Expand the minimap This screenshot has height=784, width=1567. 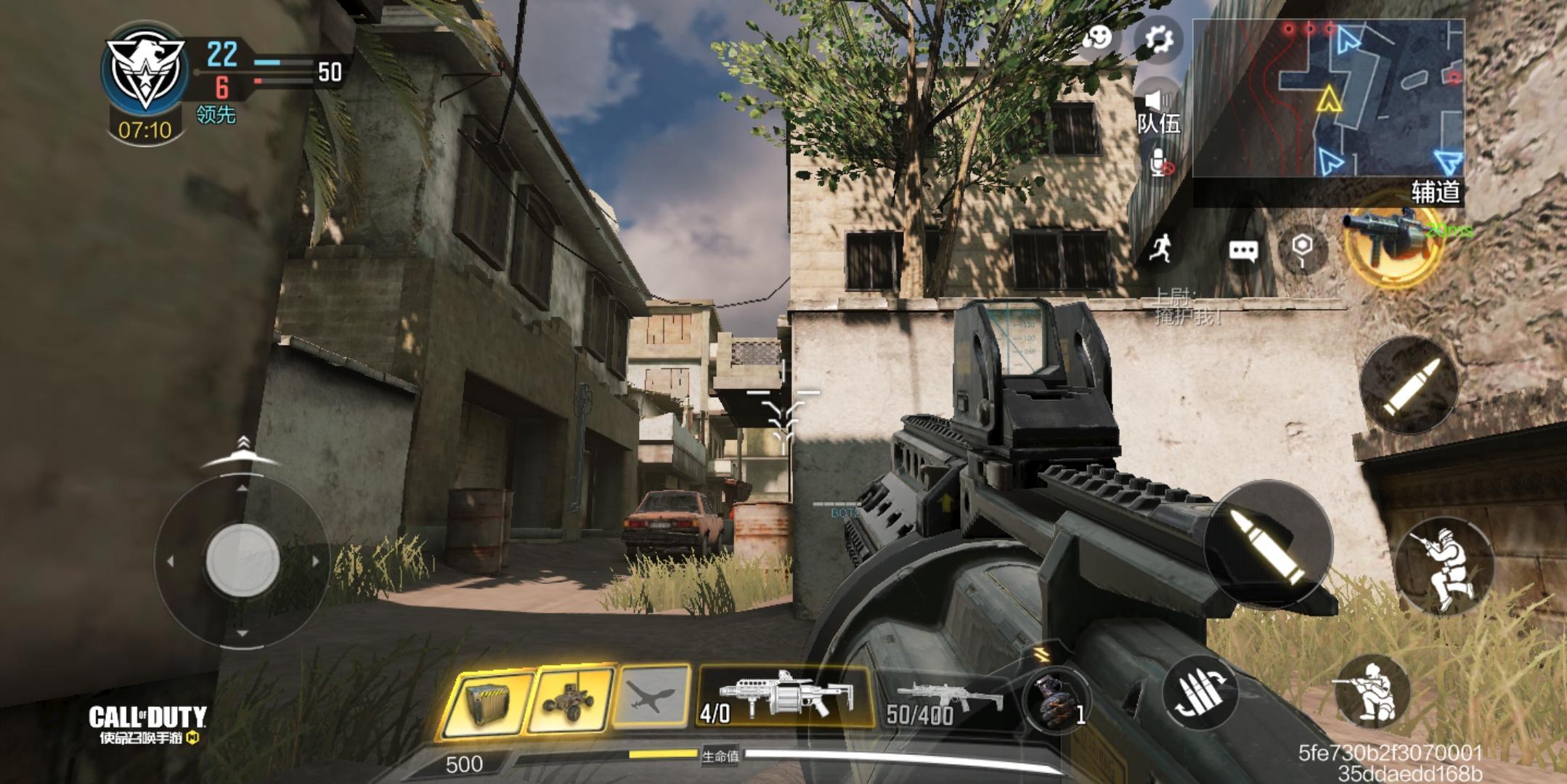1327,98
